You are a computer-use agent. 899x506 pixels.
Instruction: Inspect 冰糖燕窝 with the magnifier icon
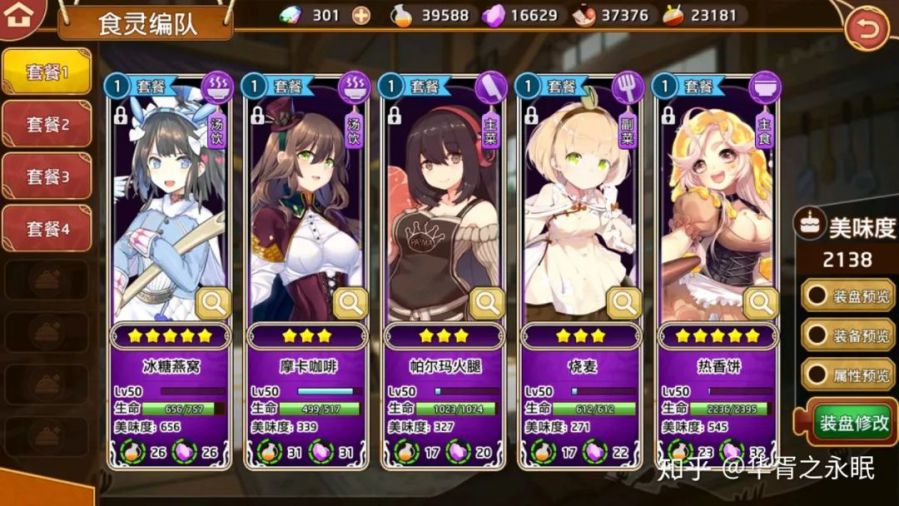213,302
